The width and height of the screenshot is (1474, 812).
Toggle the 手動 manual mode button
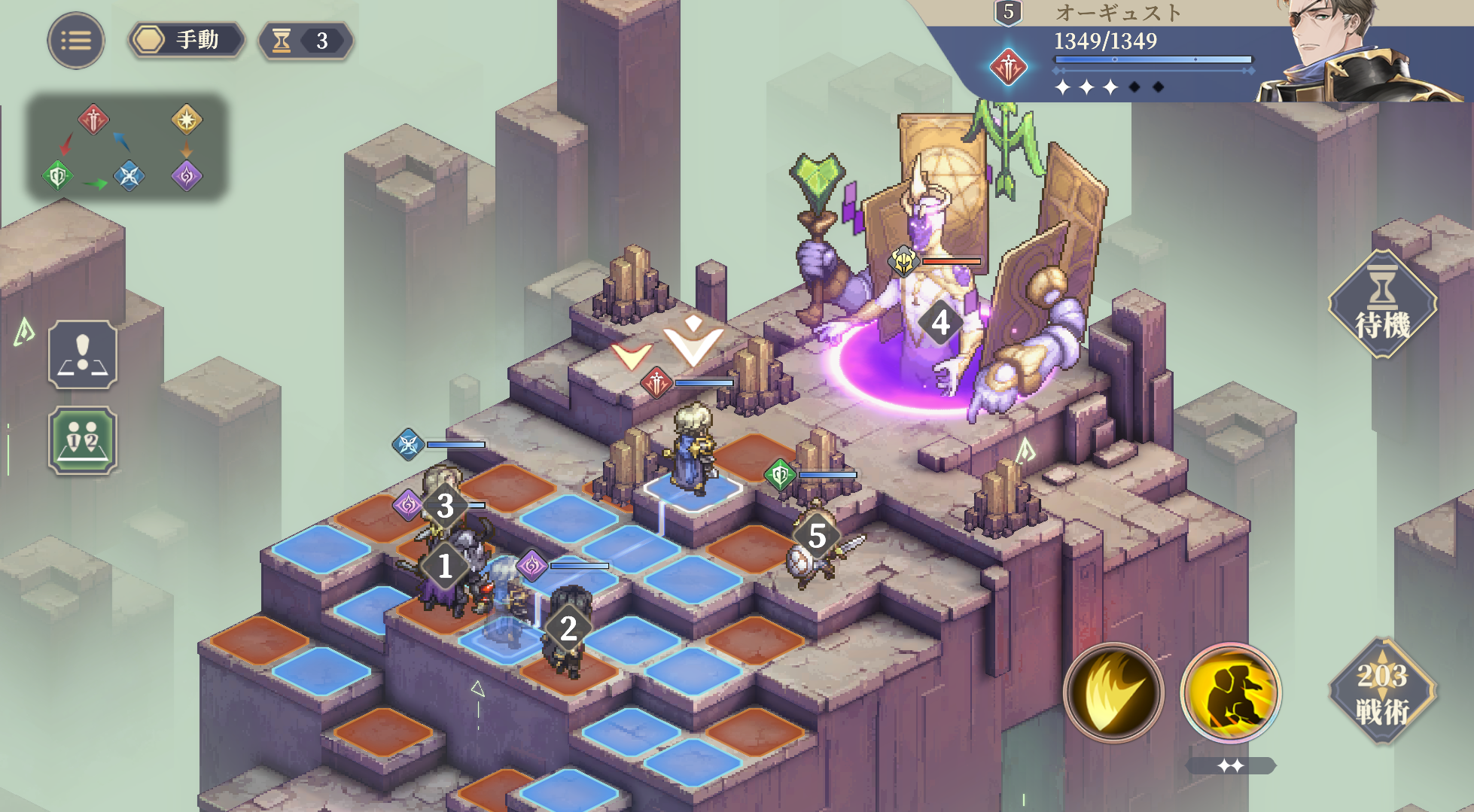(187, 41)
